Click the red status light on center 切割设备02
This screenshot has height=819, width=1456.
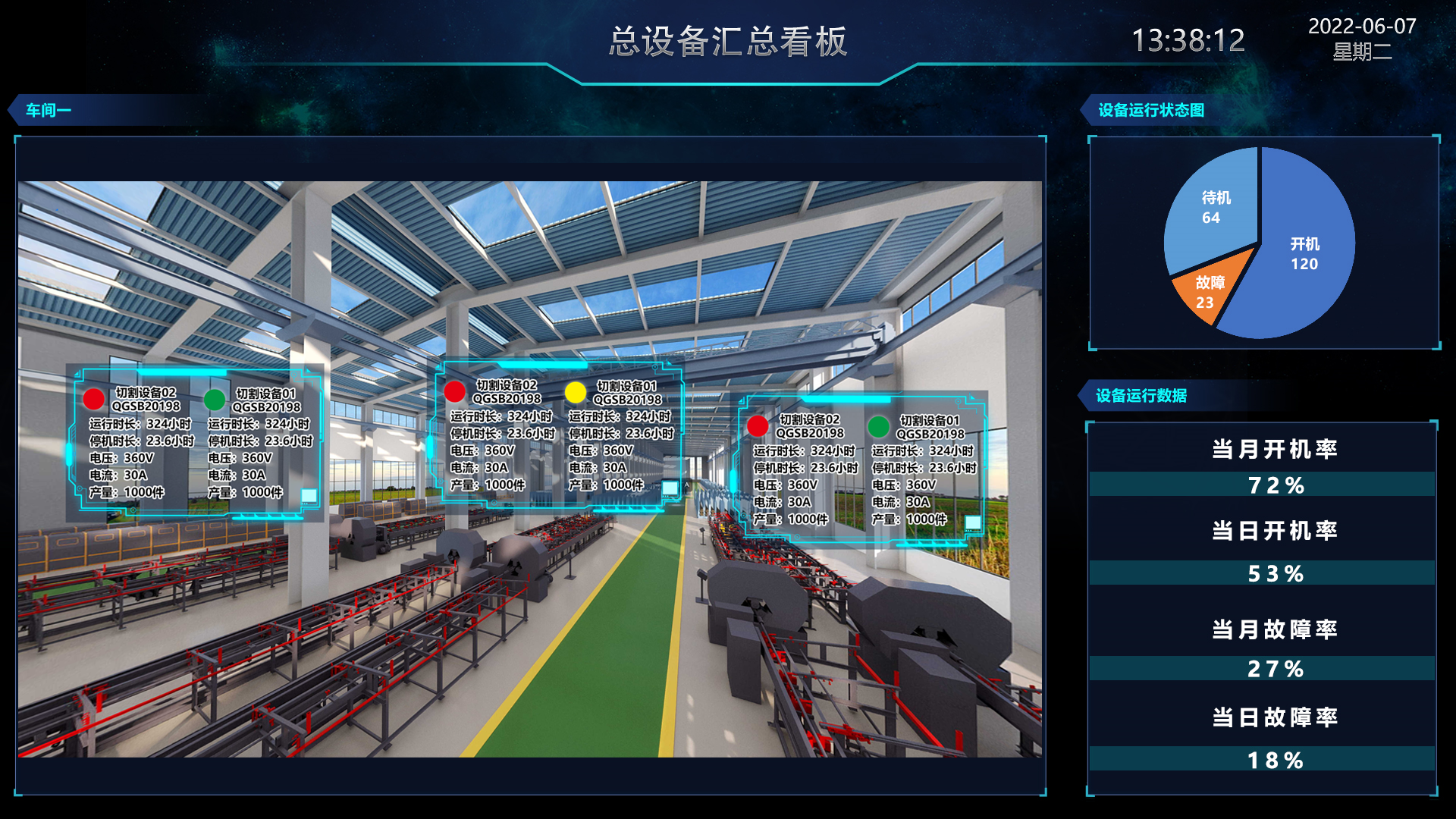456,391
